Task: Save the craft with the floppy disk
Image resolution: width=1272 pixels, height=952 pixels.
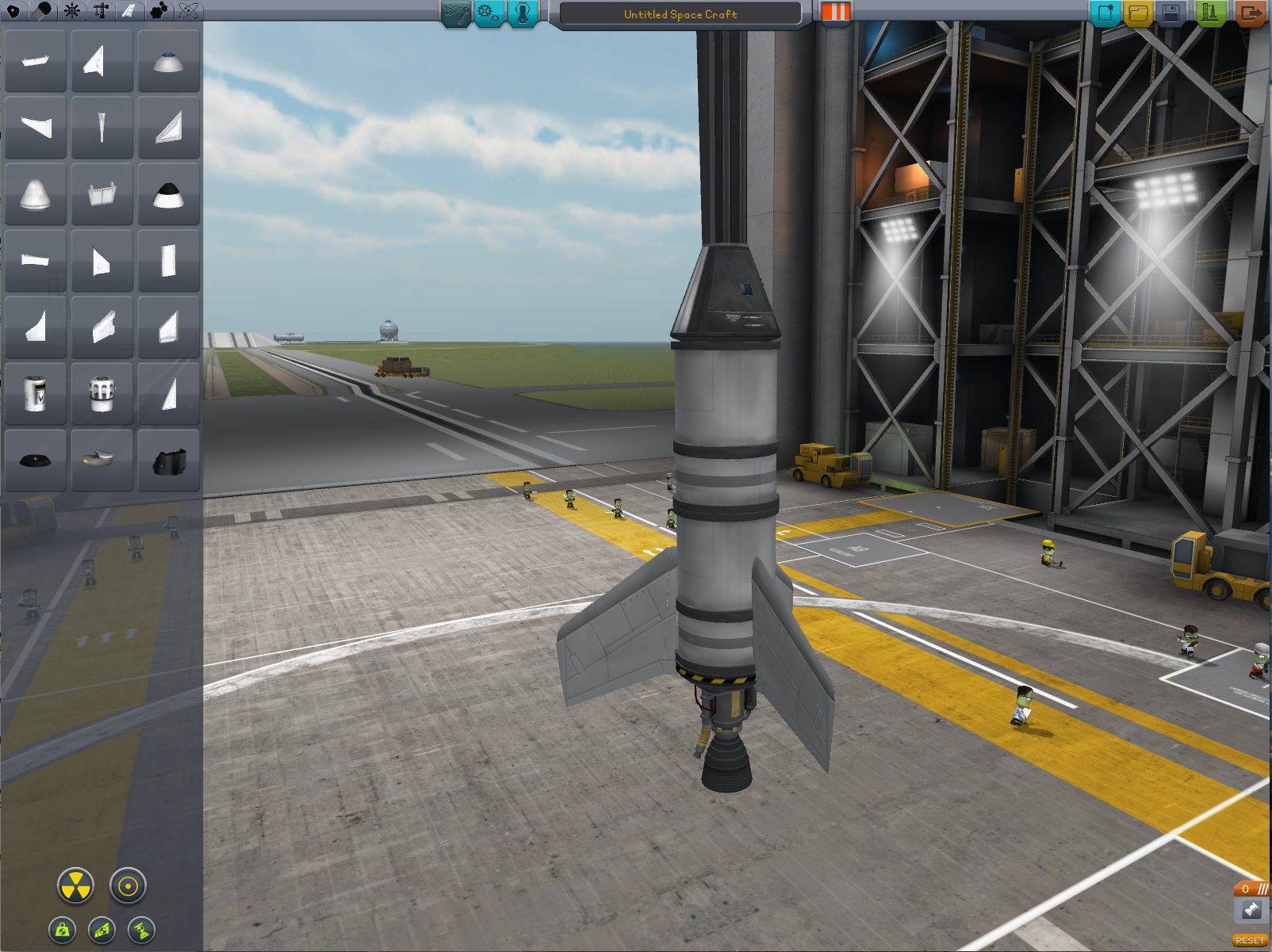Action: coord(1171,13)
